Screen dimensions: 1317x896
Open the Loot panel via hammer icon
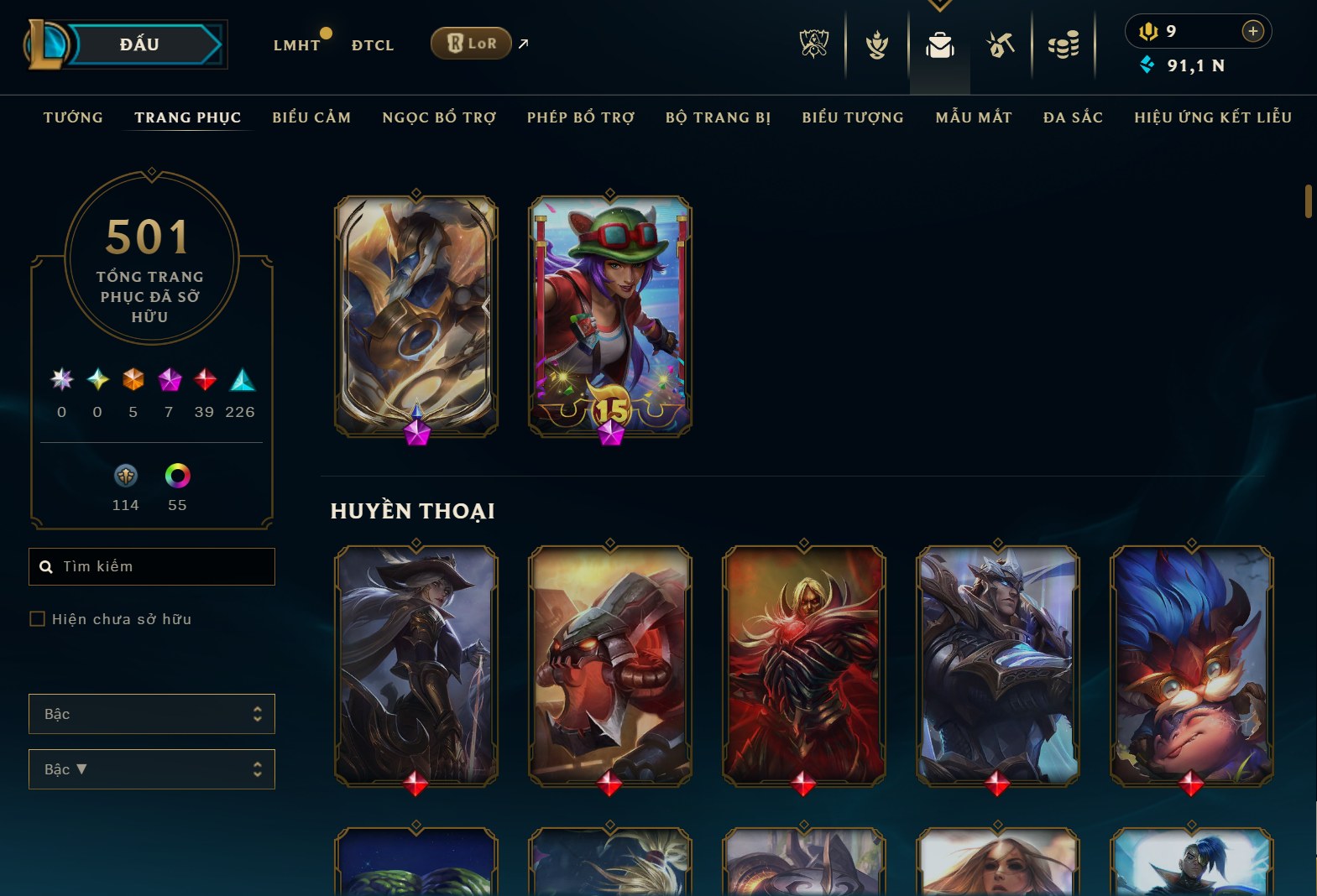[x=1001, y=45]
